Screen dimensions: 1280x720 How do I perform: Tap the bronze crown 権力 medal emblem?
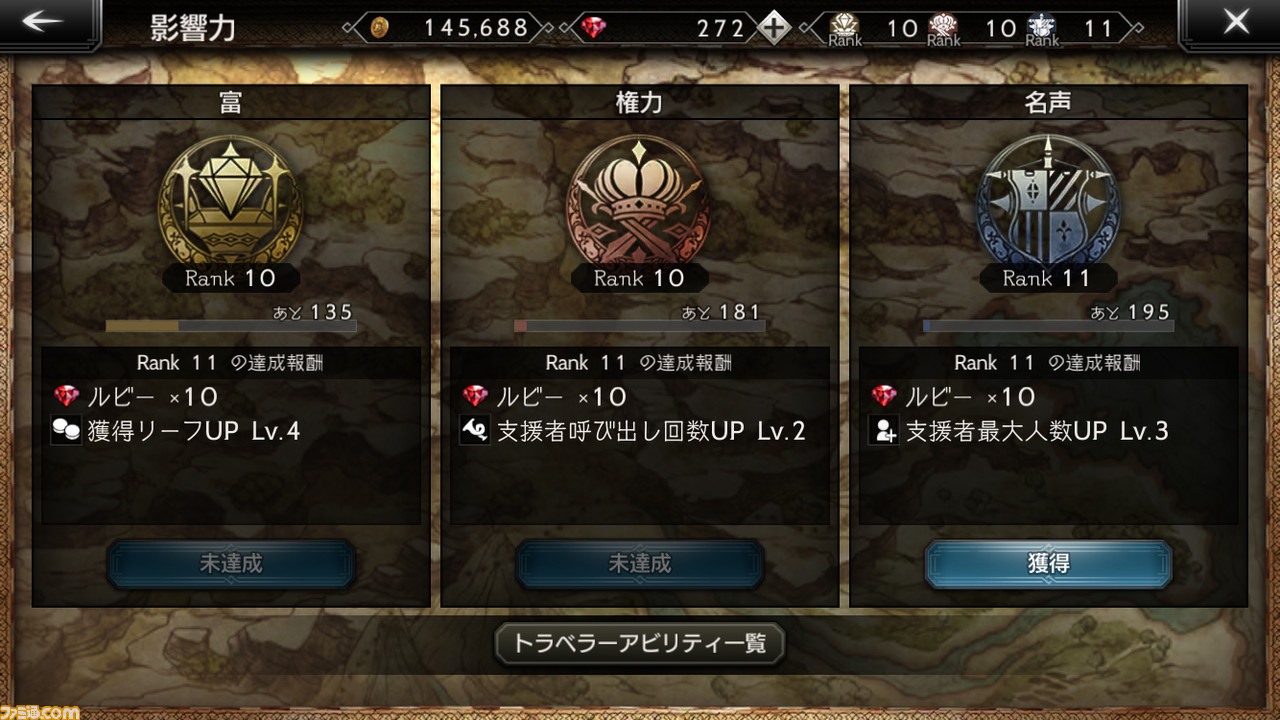click(x=640, y=200)
